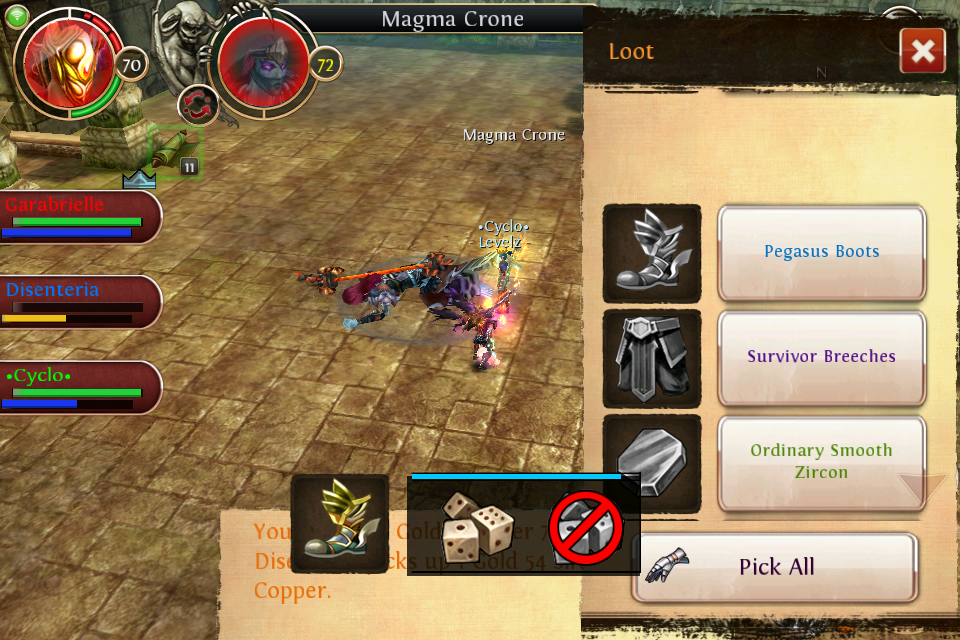The height and width of the screenshot is (640, 960).
Task: Pass on the loot roll
Action: [585, 527]
